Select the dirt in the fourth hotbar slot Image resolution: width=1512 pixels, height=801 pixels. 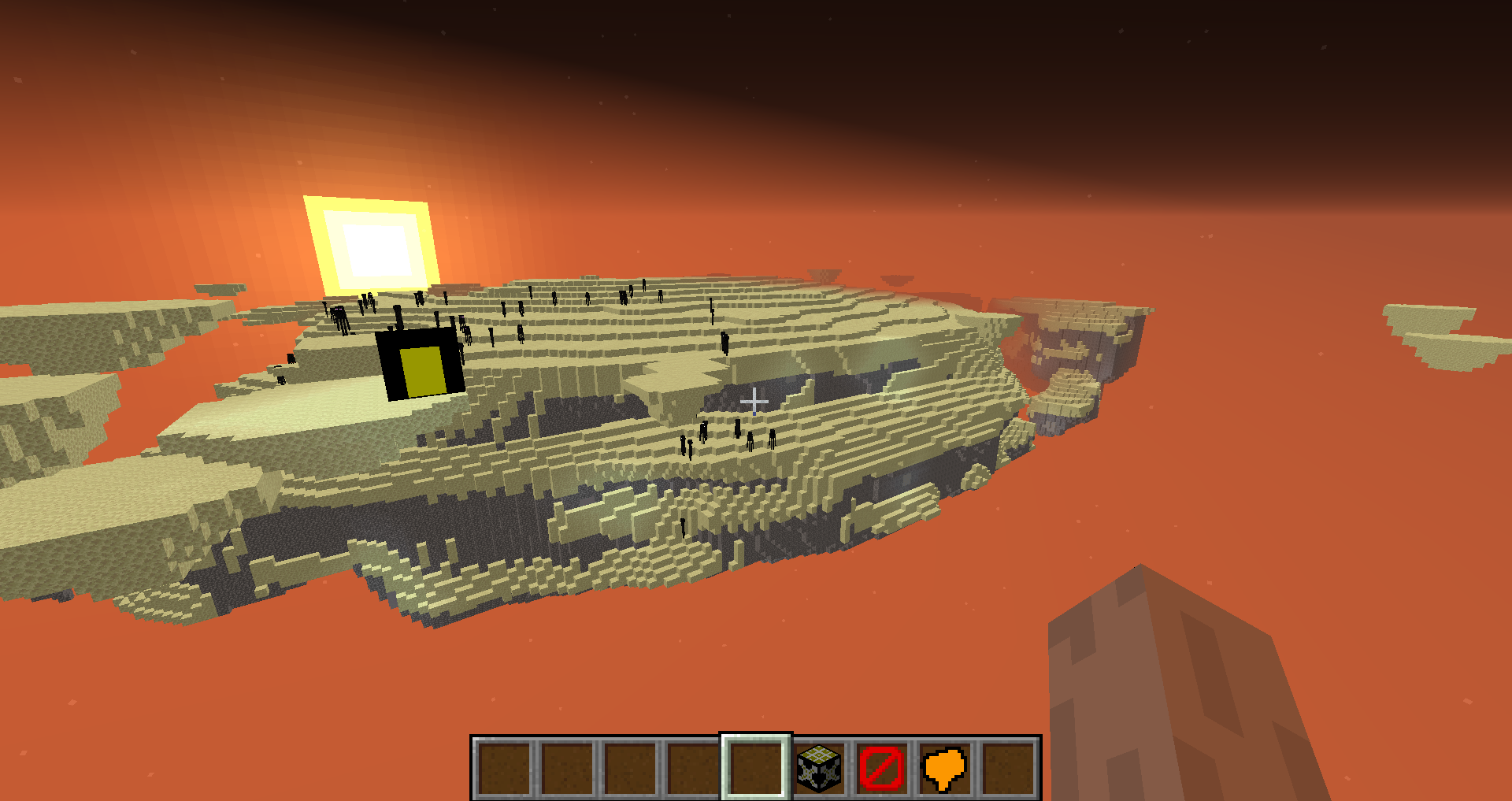pyautogui.click(x=692, y=767)
